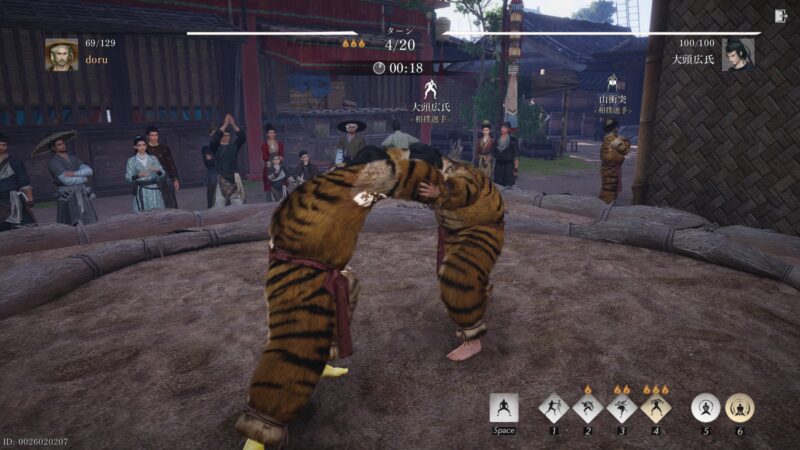Use the two-flame skill numbered 3
The width and height of the screenshot is (800, 450).
point(621,408)
